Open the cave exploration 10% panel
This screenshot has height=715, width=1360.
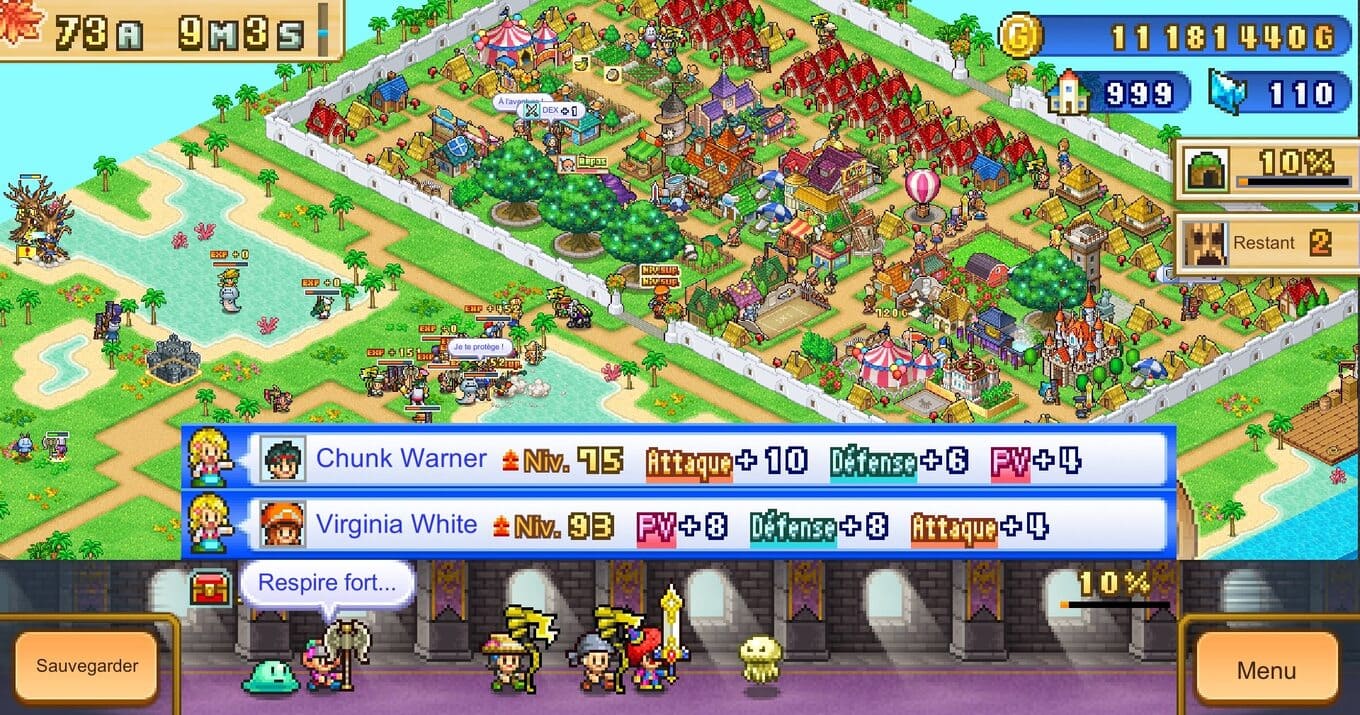click(1266, 169)
